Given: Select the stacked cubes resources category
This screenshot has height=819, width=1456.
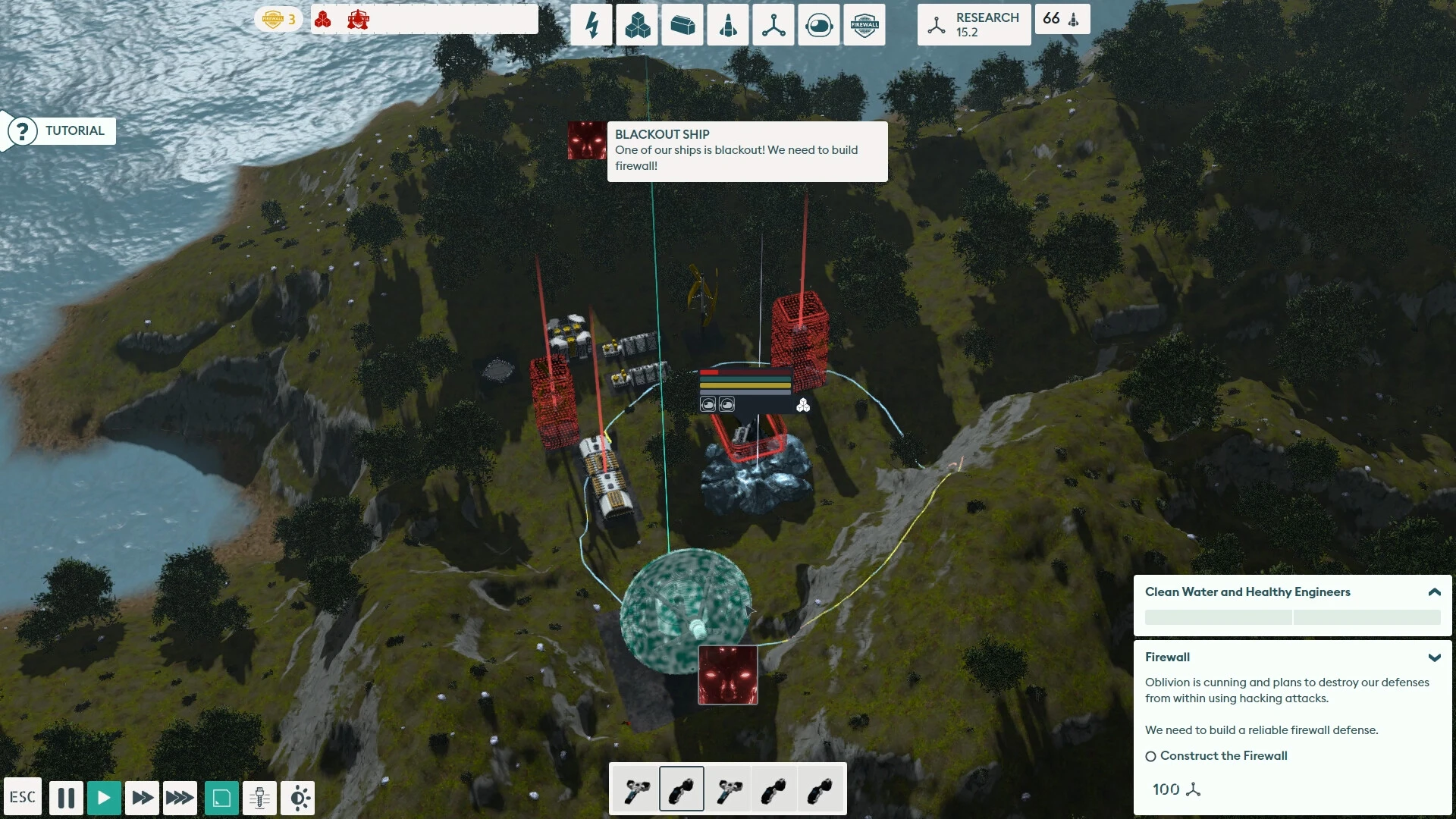Looking at the screenshot, I should (637, 26).
